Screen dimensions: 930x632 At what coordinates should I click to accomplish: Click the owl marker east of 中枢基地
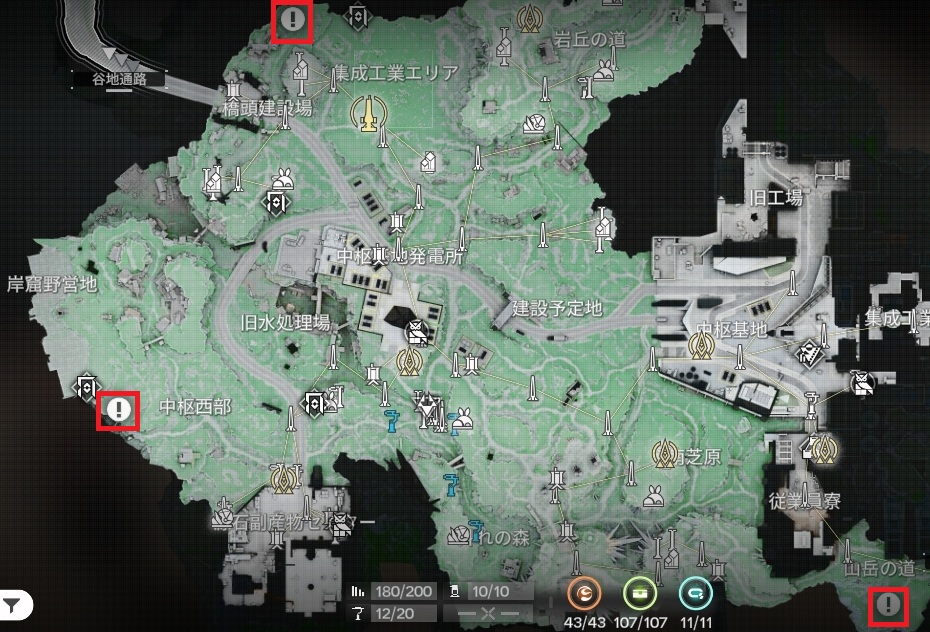pyautogui.click(x=859, y=382)
